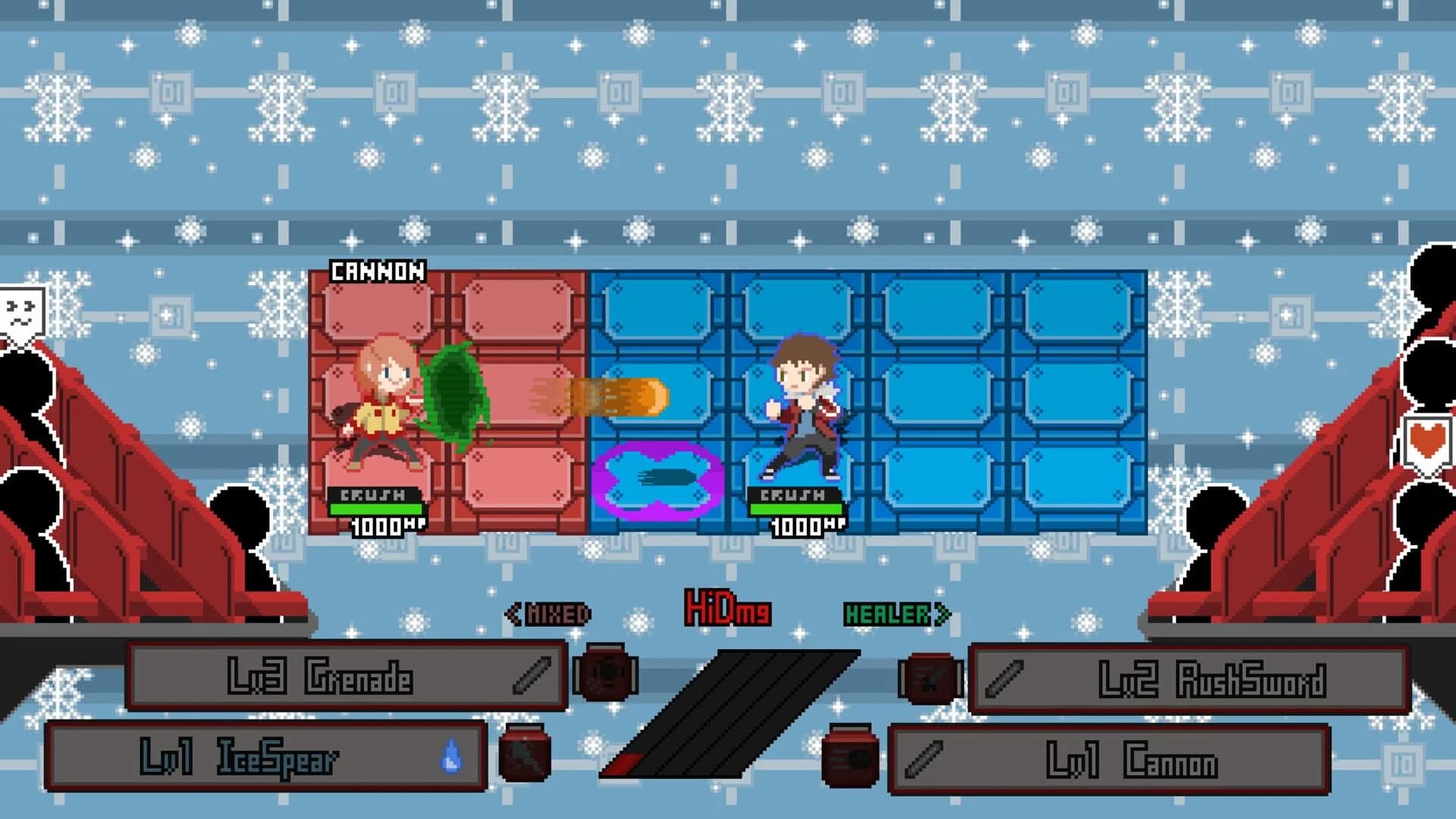Click the dark cannon badge icon left of Lv2 RushSword
Viewport: 1456px width, 819px height.
click(929, 680)
